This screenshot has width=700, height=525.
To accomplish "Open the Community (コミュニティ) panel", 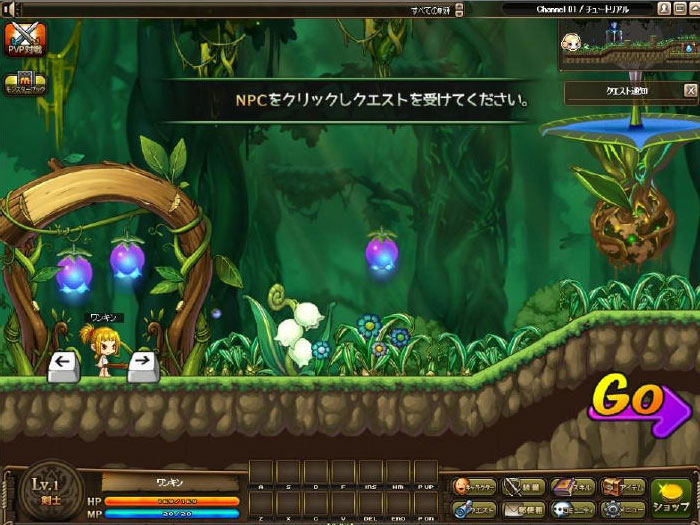I will pyautogui.click(x=571, y=510).
